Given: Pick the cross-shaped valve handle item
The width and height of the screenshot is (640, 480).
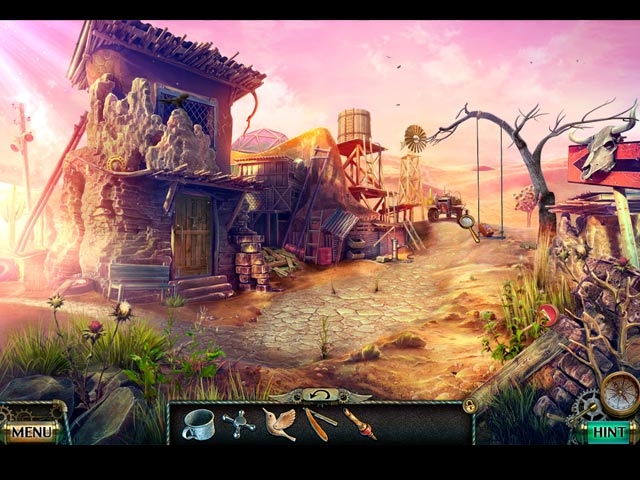Looking at the screenshot, I should pyautogui.click(x=238, y=424).
